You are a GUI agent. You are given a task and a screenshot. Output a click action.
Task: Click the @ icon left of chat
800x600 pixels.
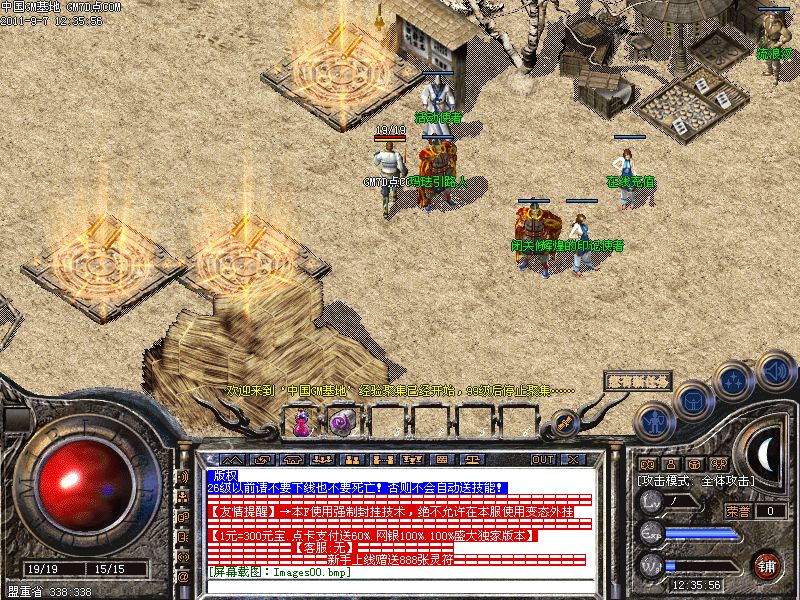pos(183,577)
